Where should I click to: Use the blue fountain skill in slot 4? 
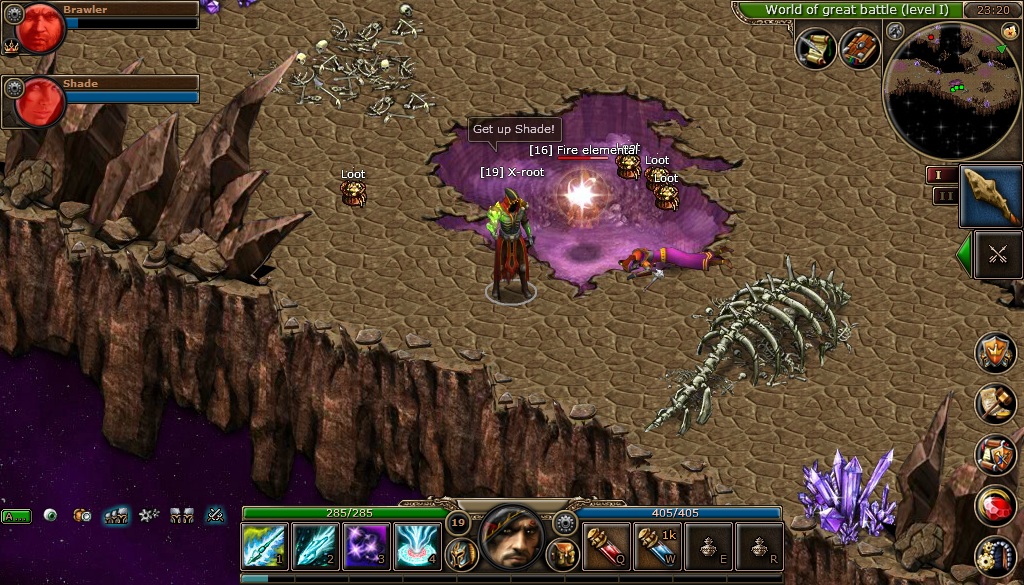417,546
